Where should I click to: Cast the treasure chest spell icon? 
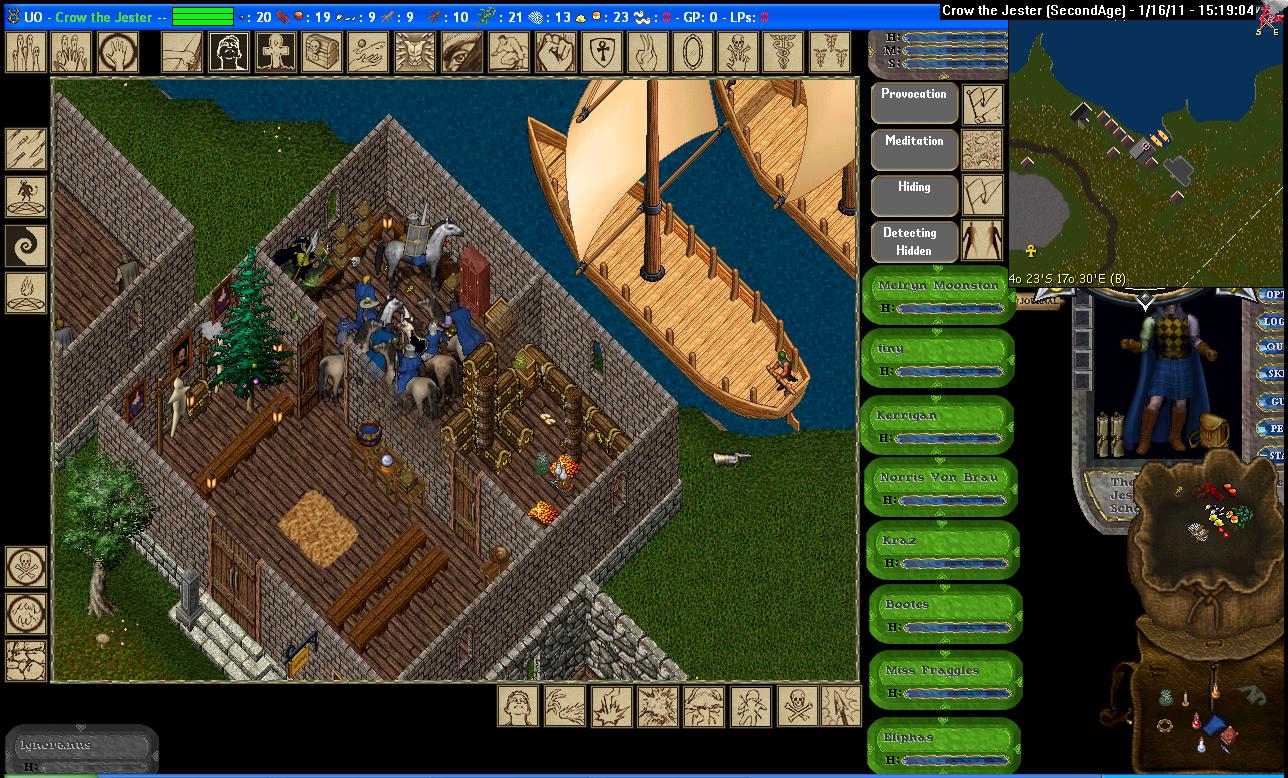(x=321, y=52)
